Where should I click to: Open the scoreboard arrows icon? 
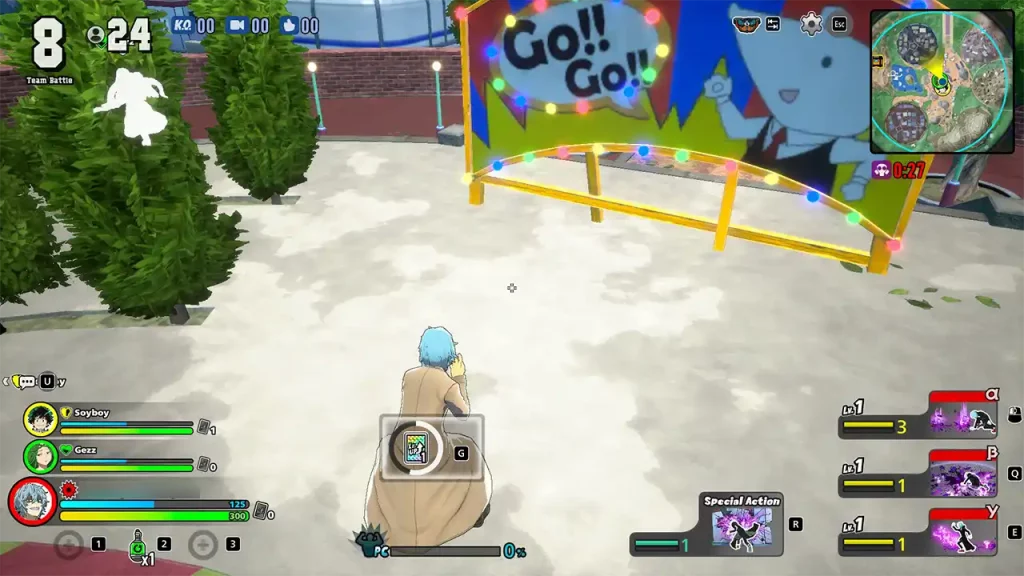[x=773, y=24]
